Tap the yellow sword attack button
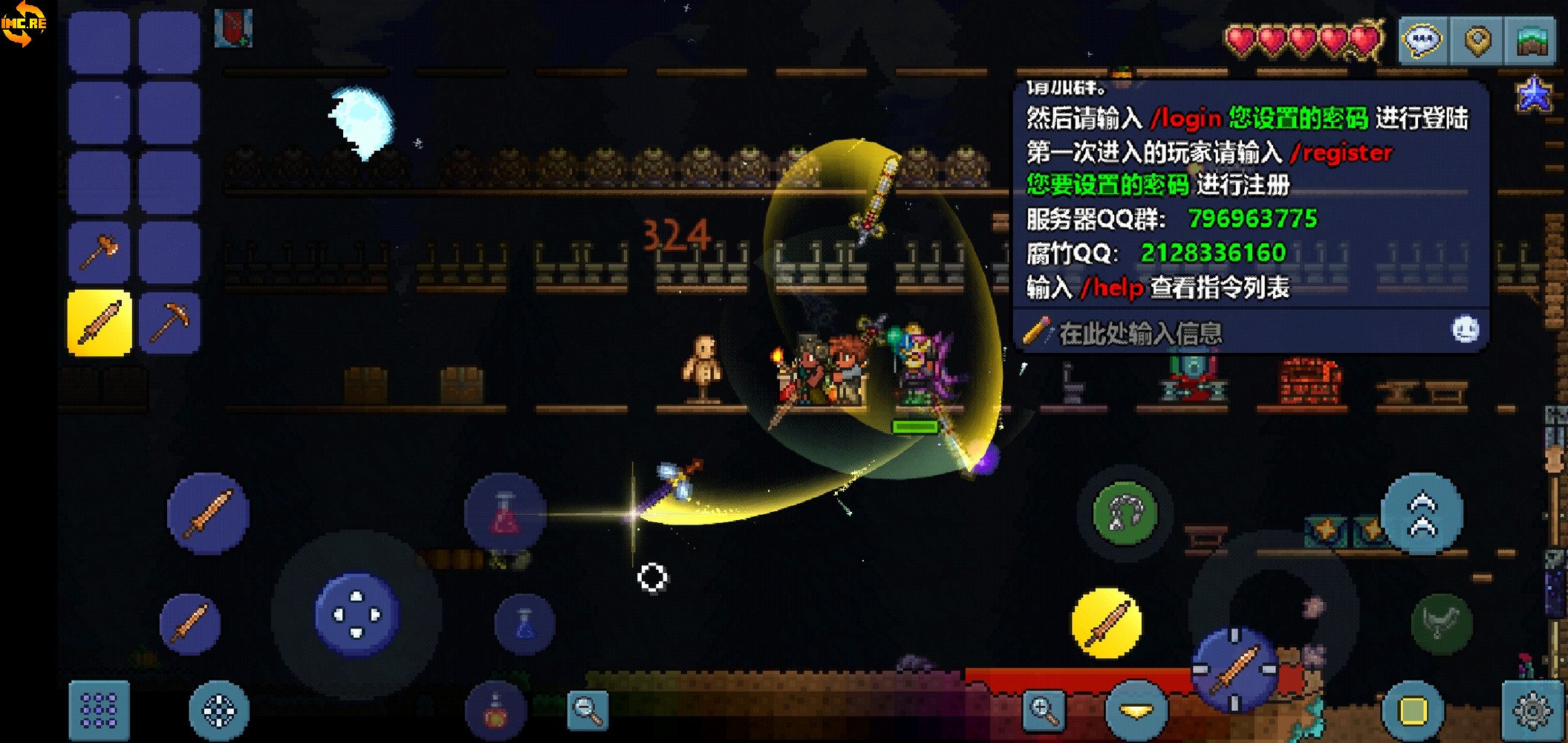 coord(1106,623)
